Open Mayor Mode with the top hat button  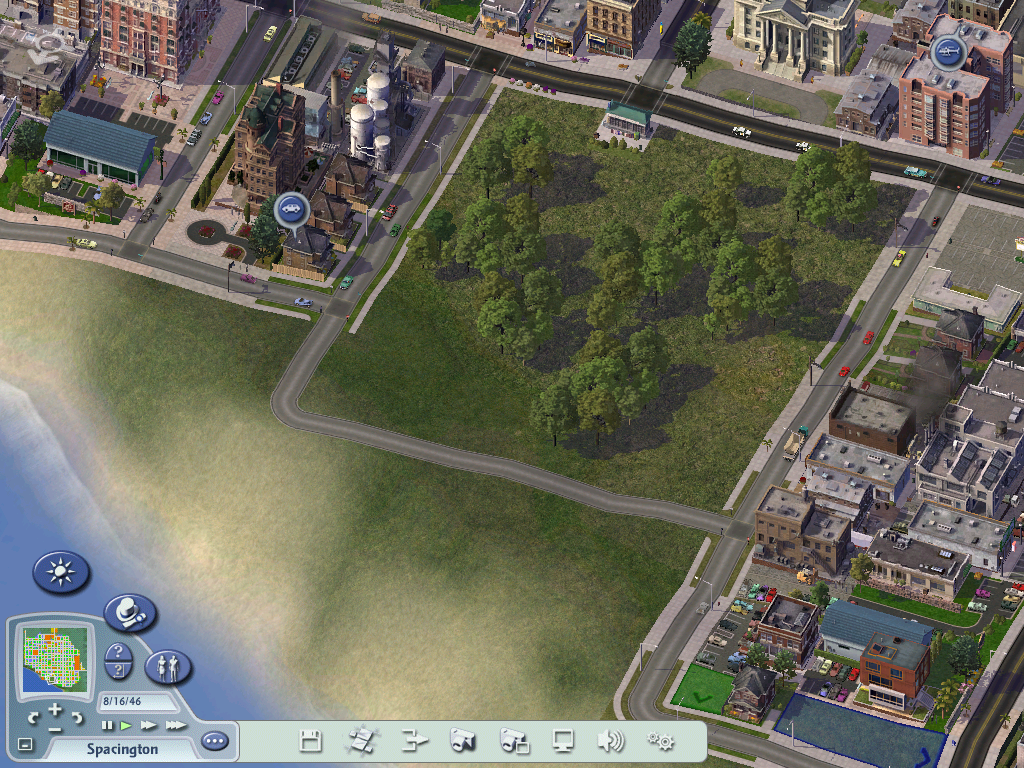click(x=129, y=612)
